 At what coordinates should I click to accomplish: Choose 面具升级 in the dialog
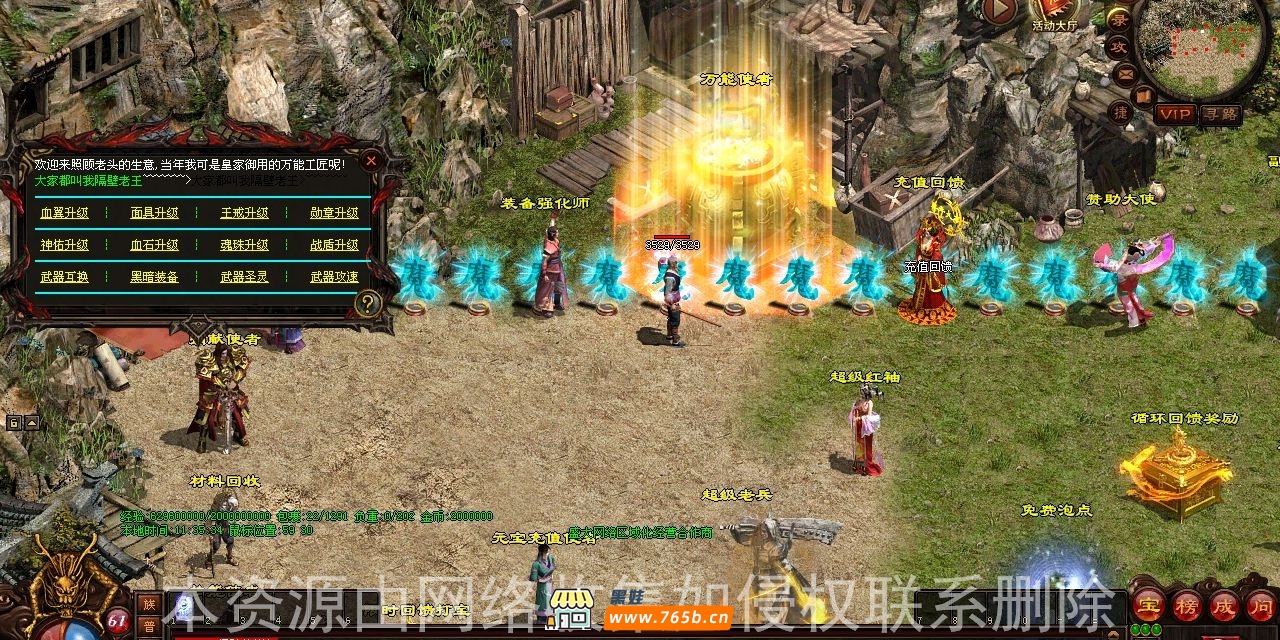pos(154,213)
